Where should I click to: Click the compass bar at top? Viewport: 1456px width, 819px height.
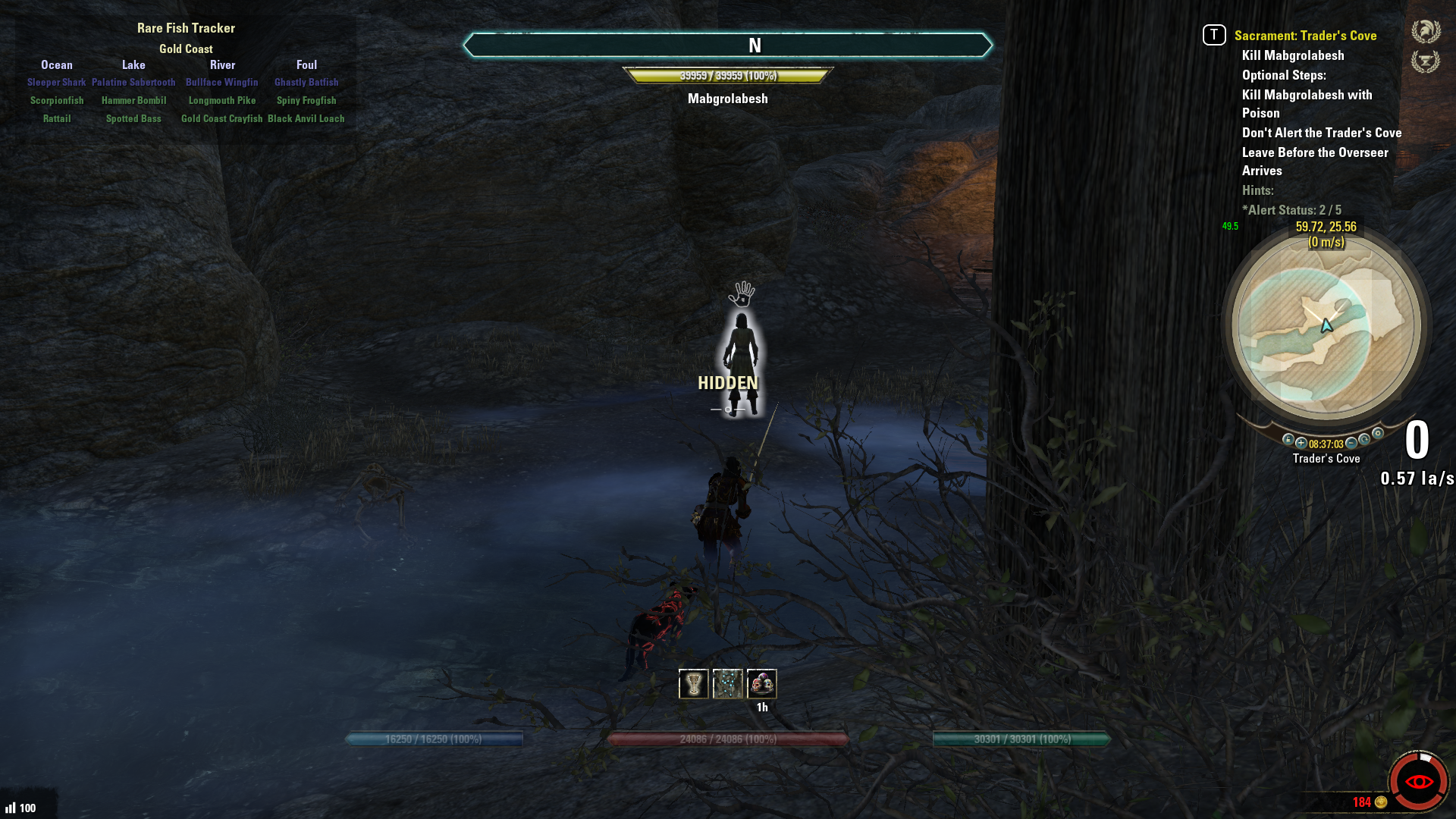point(728,45)
